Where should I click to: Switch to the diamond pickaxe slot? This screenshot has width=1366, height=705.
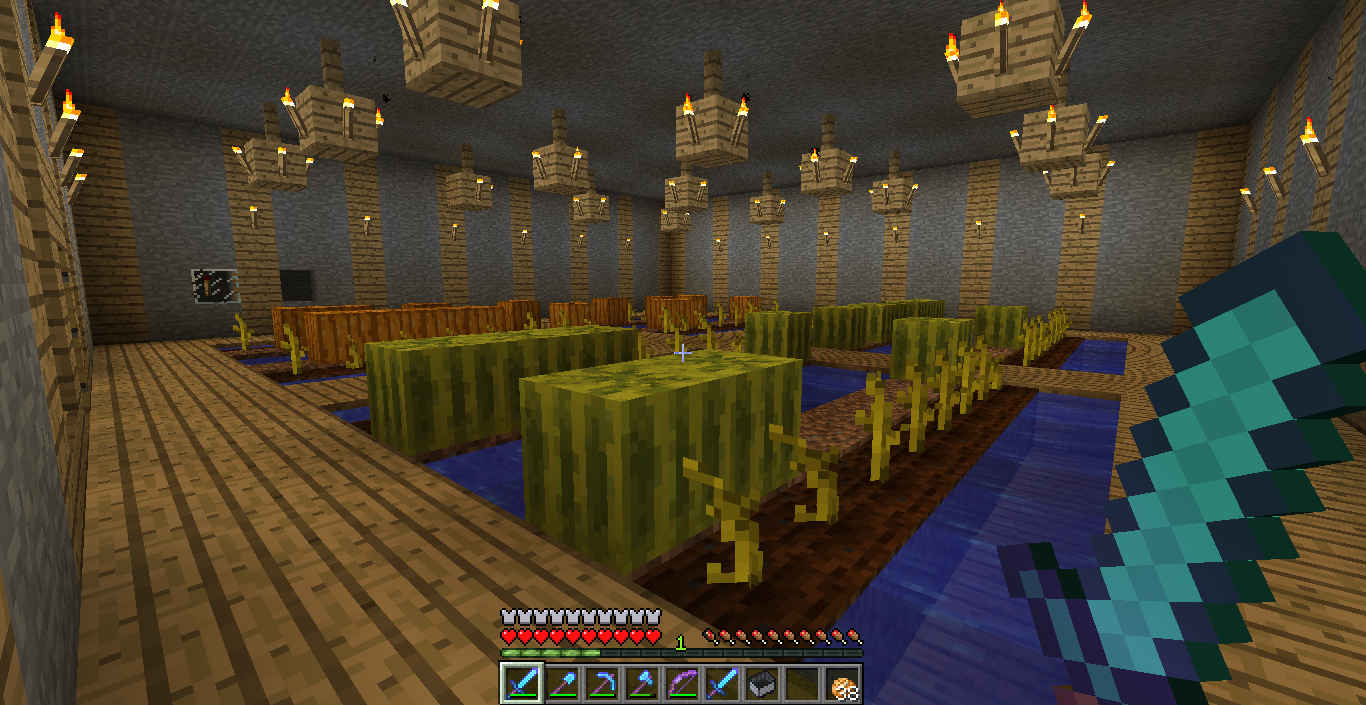[600, 683]
